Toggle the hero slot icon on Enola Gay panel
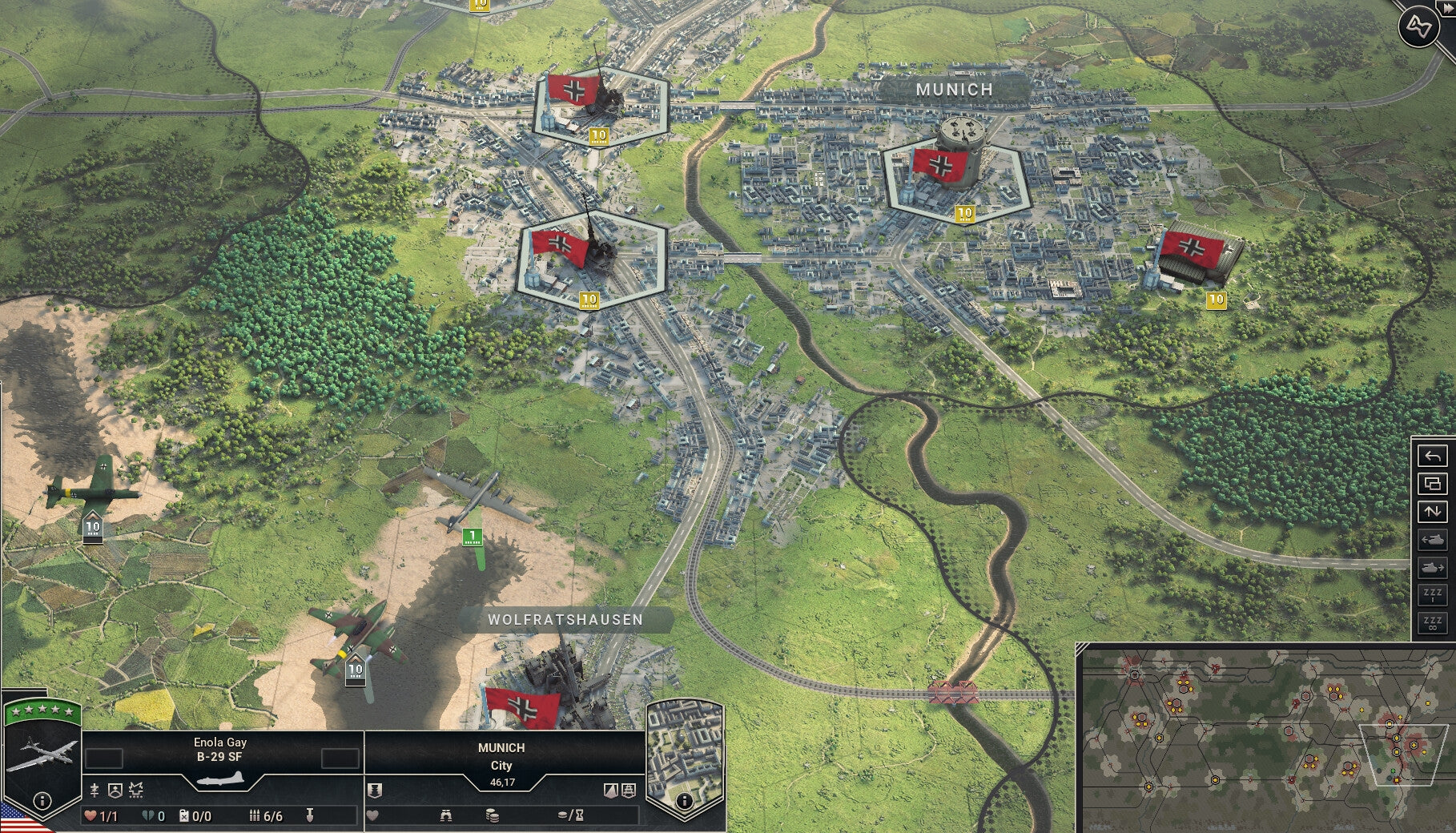 click(115, 791)
